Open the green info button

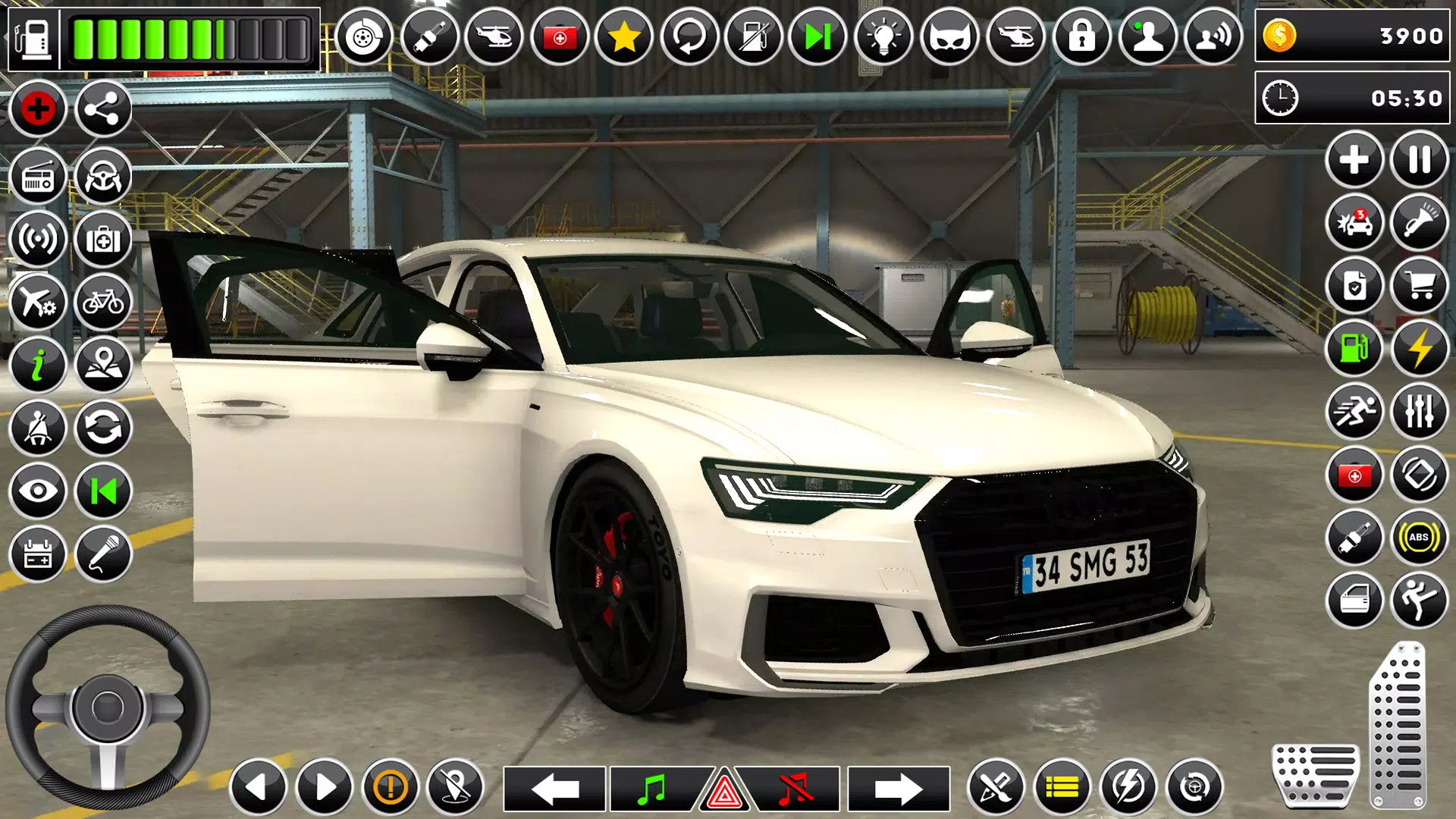pyautogui.click(x=37, y=366)
